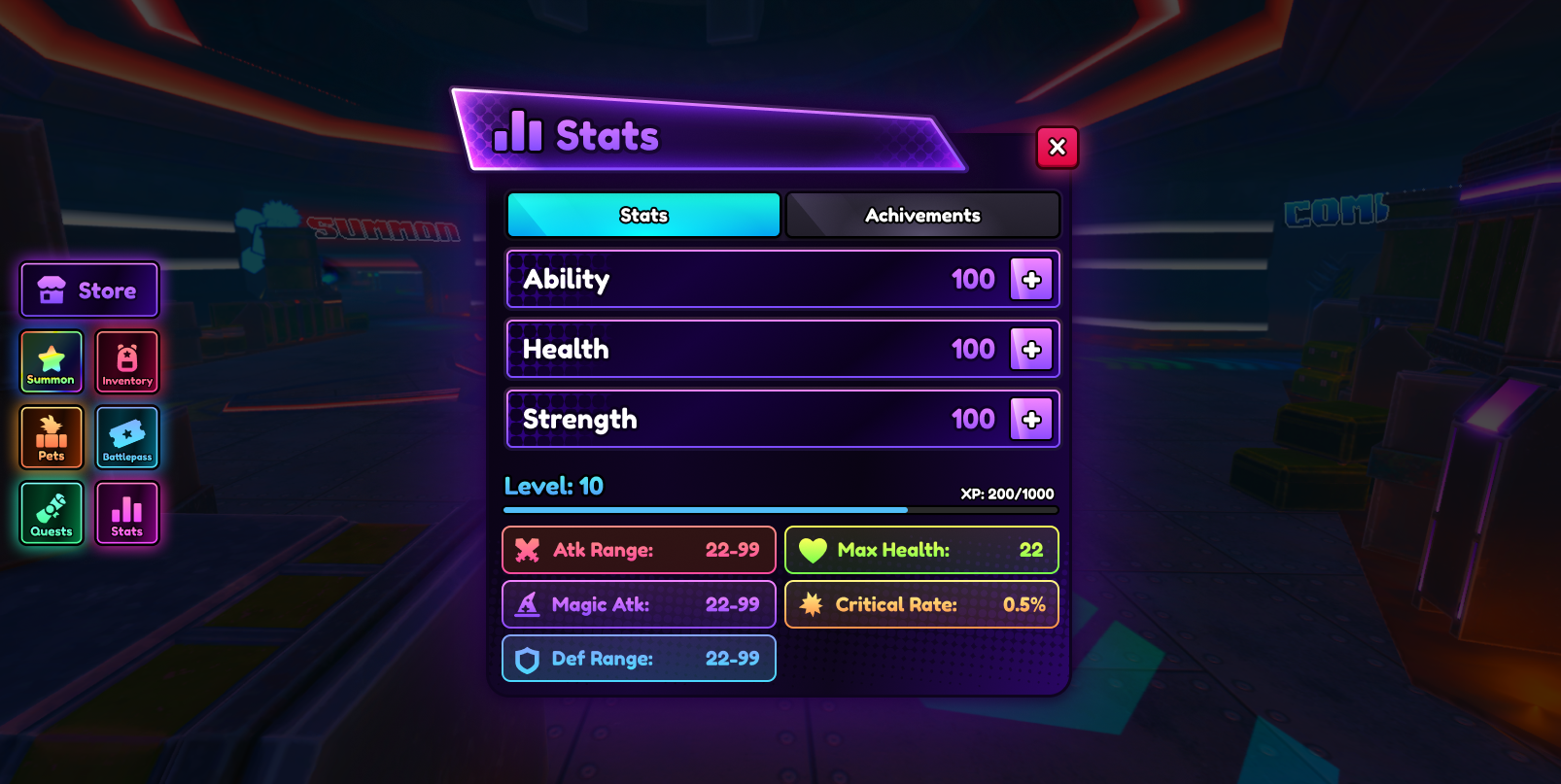Open the Summon menu

[x=52, y=362]
